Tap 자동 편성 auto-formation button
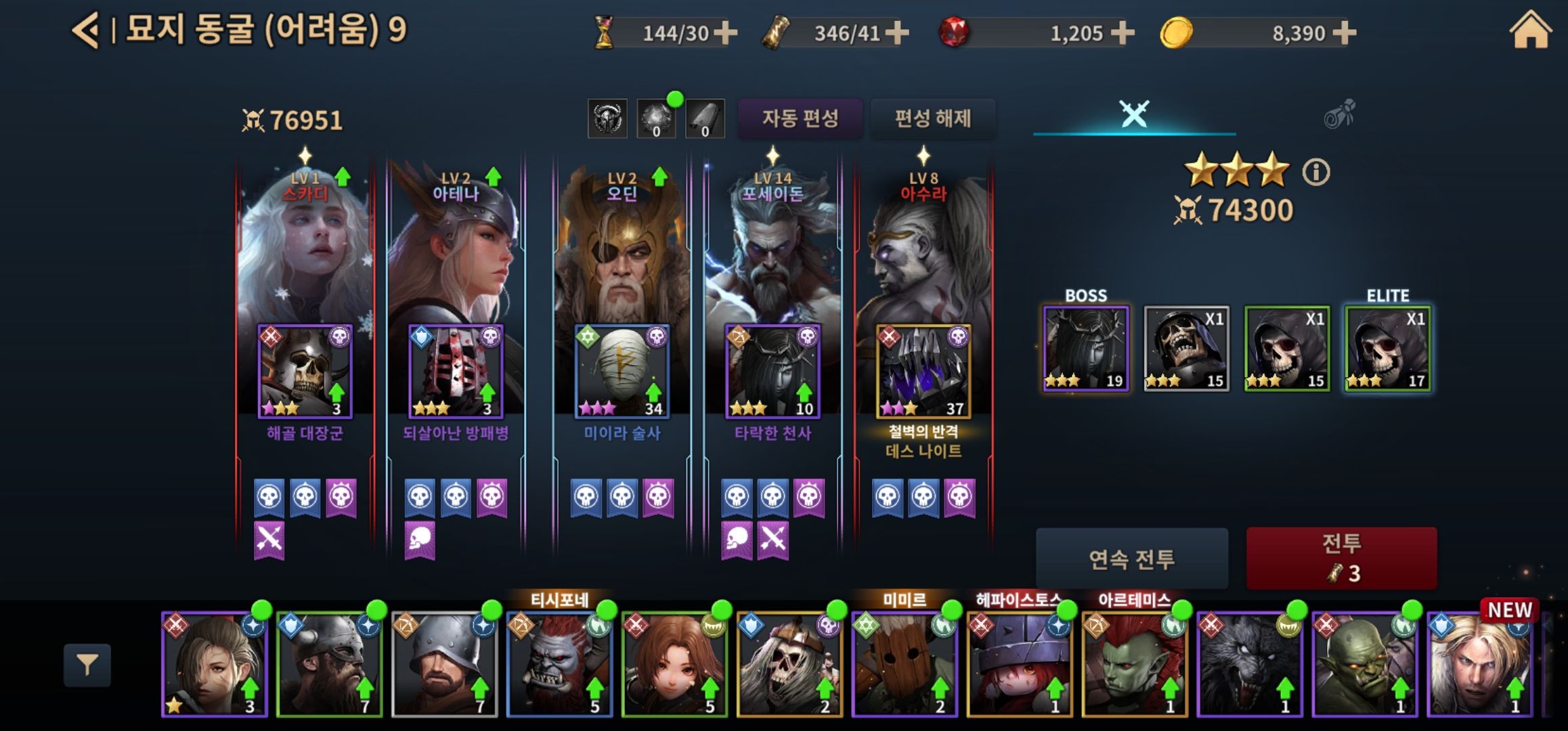This screenshot has height=731, width=1568. coord(800,118)
